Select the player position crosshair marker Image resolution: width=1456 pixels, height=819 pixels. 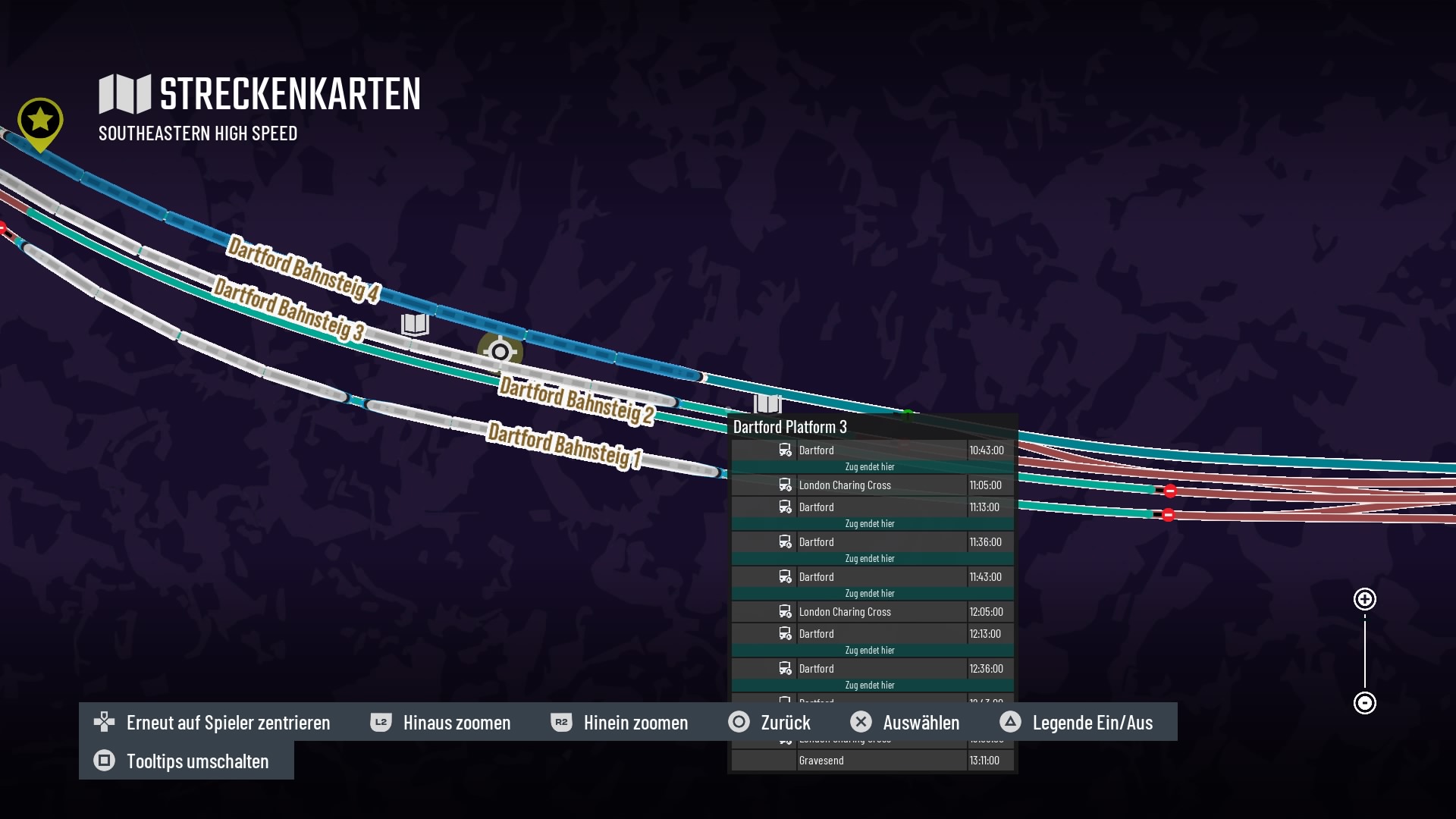pos(500,352)
